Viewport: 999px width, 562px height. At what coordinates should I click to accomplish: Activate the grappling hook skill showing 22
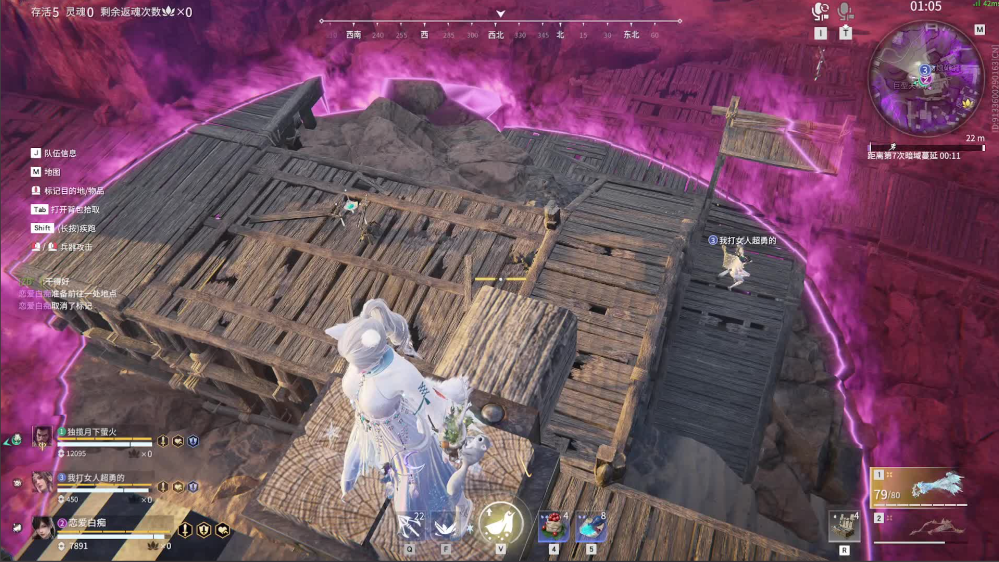pos(410,524)
